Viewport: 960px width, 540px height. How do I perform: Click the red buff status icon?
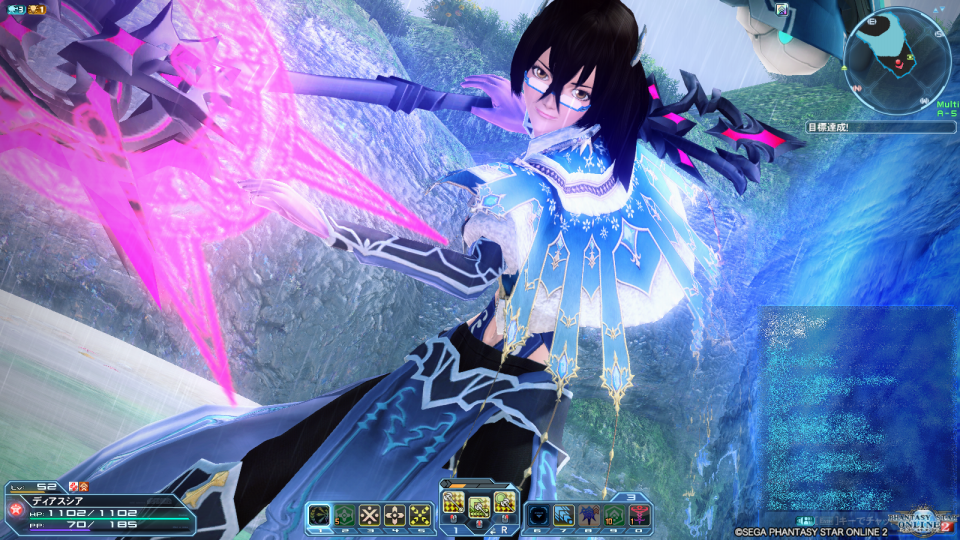coord(83,486)
